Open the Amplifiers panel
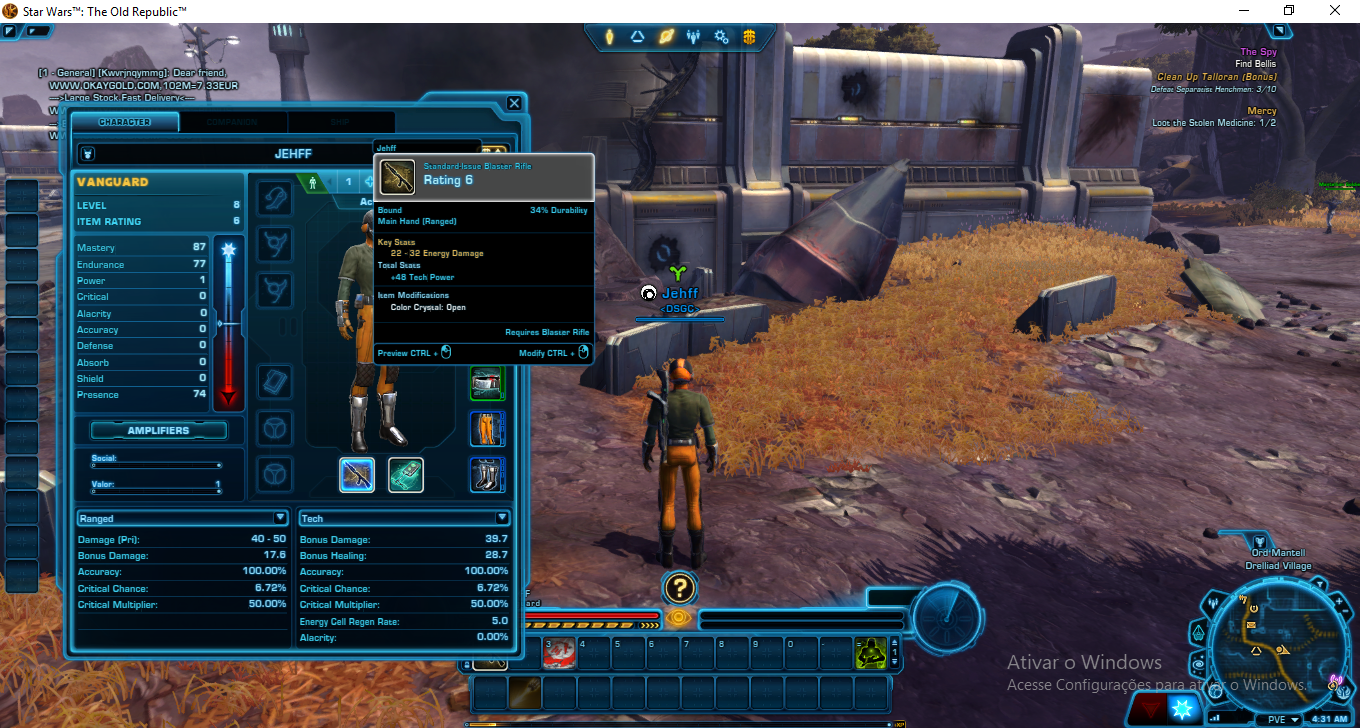 pos(159,430)
